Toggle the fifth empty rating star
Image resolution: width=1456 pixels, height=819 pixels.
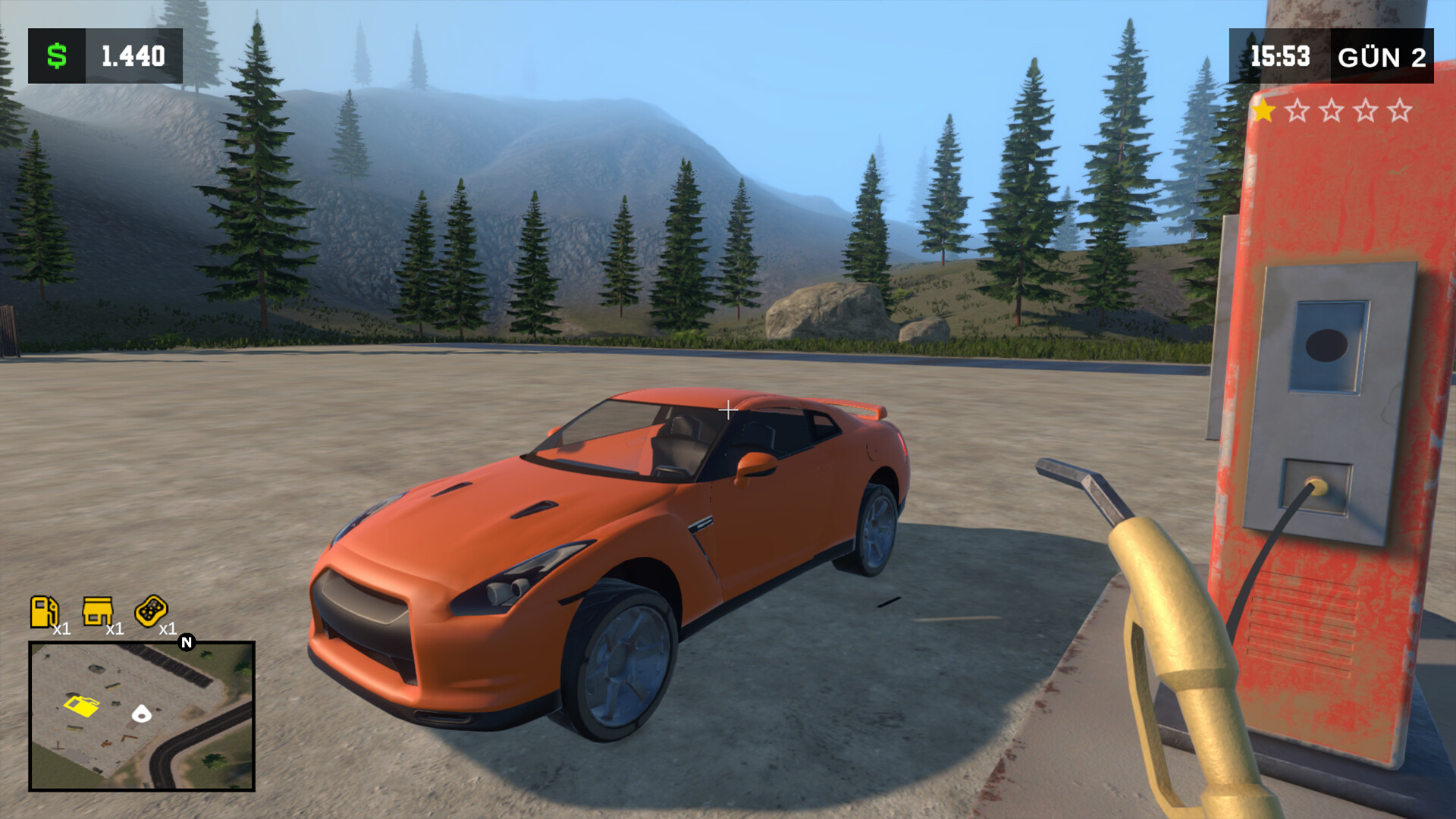[x=1399, y=110]
